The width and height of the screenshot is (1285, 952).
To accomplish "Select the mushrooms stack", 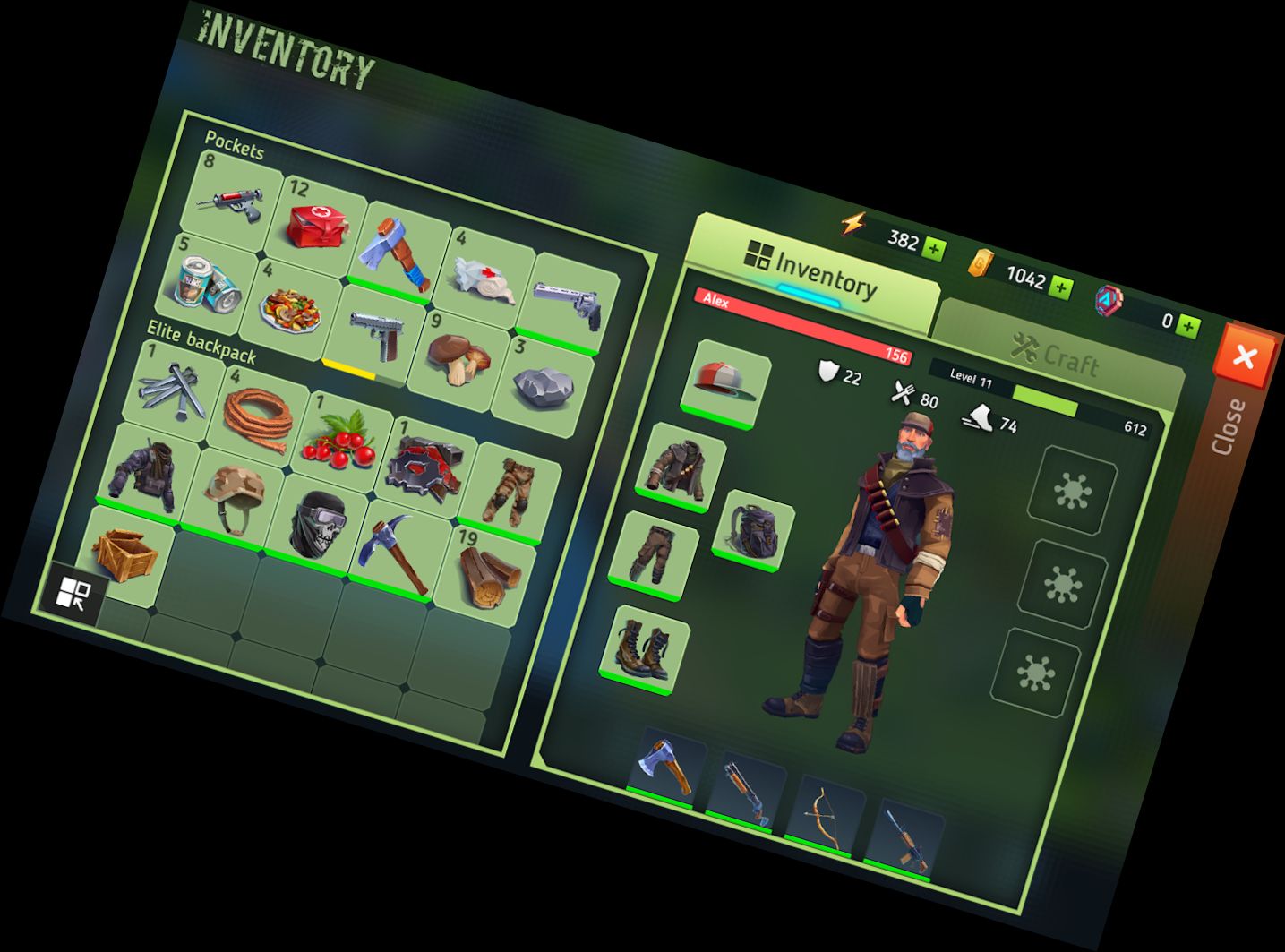I will pyautogui.click(x=457, y=356).
